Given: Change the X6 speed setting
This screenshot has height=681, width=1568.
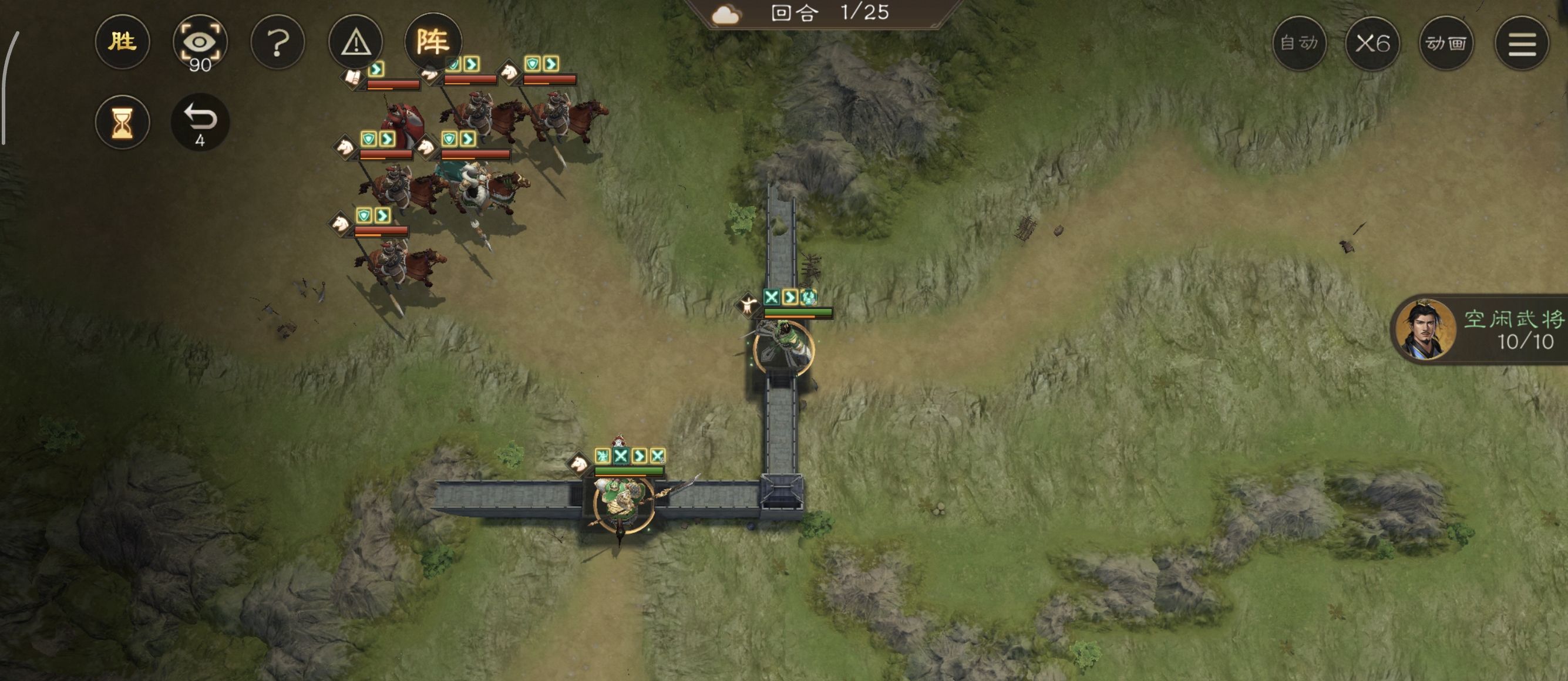Looking at the screenshot, I should (1372, 43).
